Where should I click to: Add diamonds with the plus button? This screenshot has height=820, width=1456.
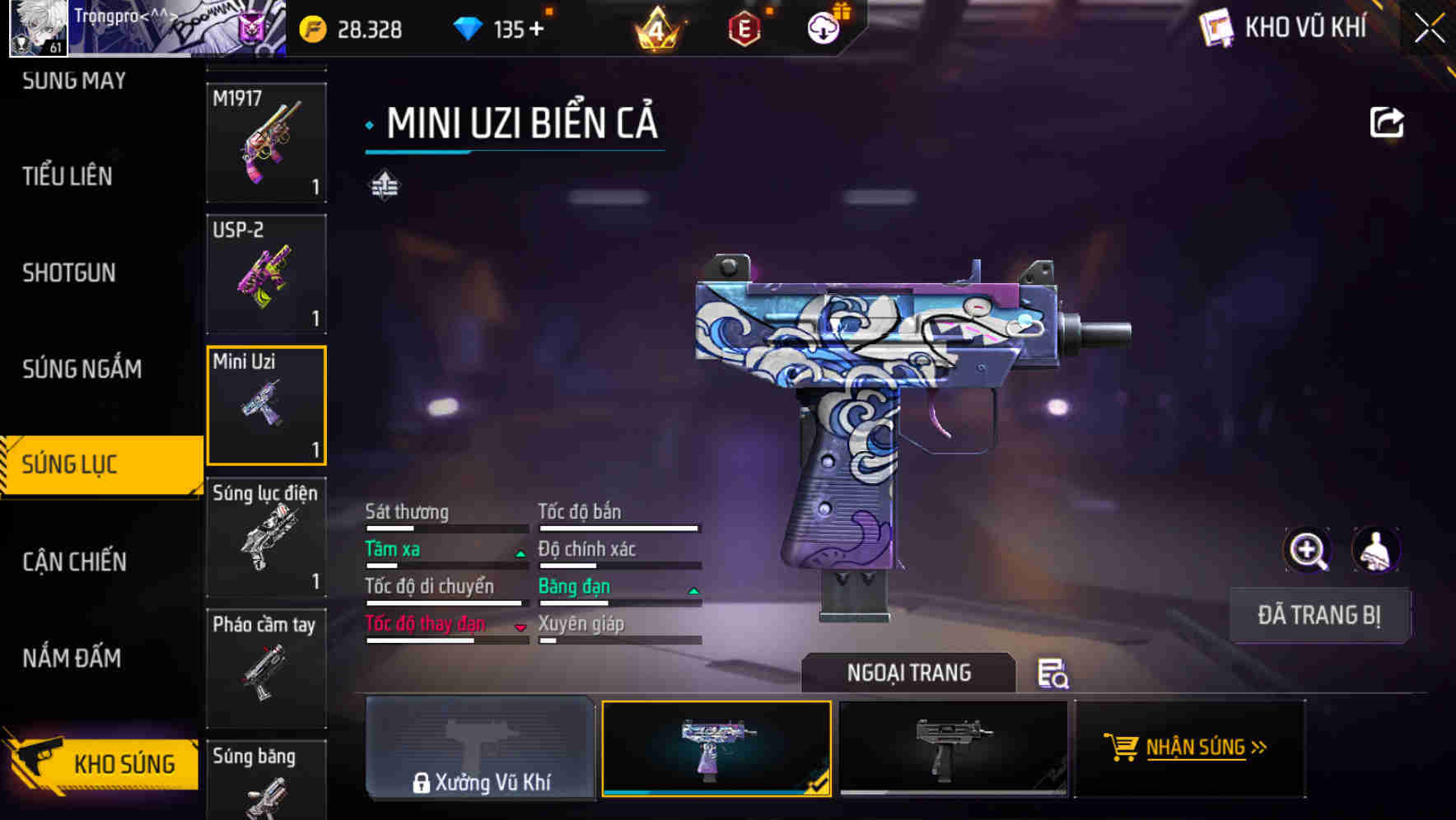[x=537, y=30]
